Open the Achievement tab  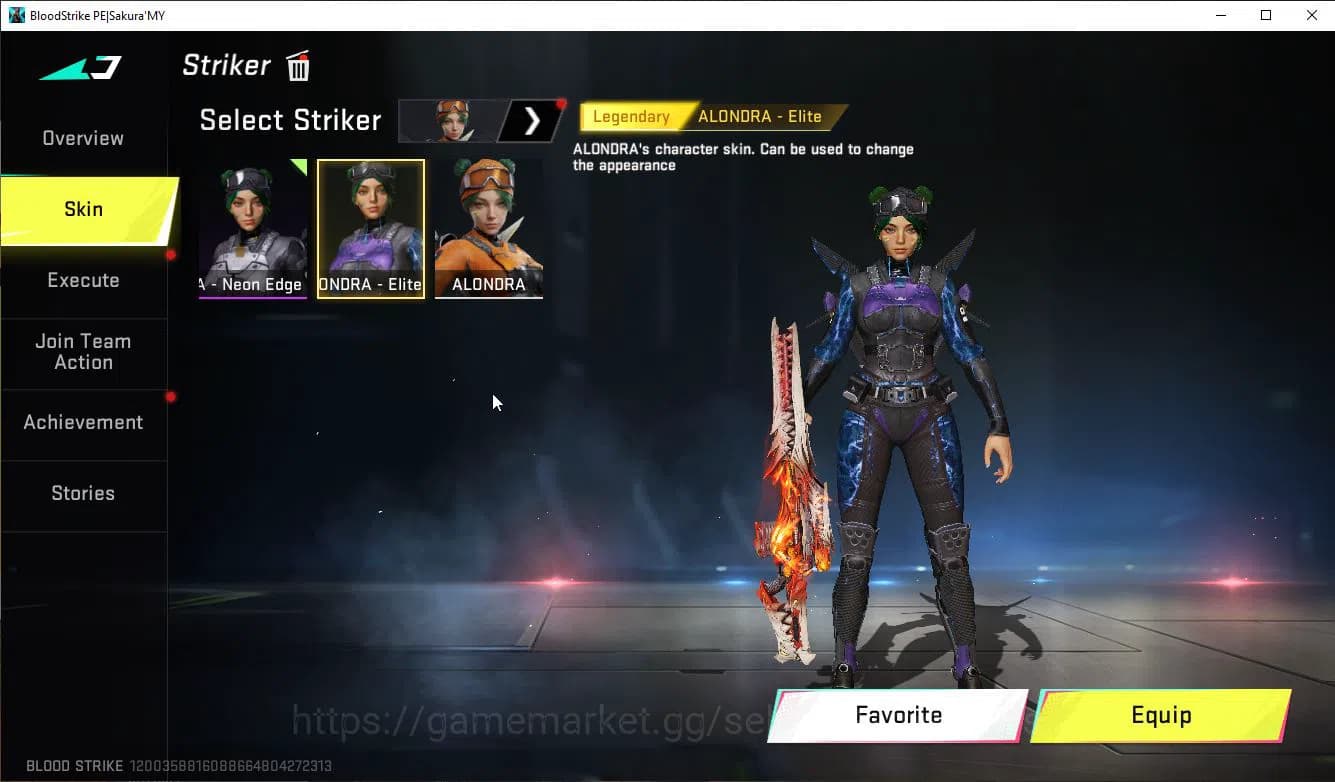[83, 422]
